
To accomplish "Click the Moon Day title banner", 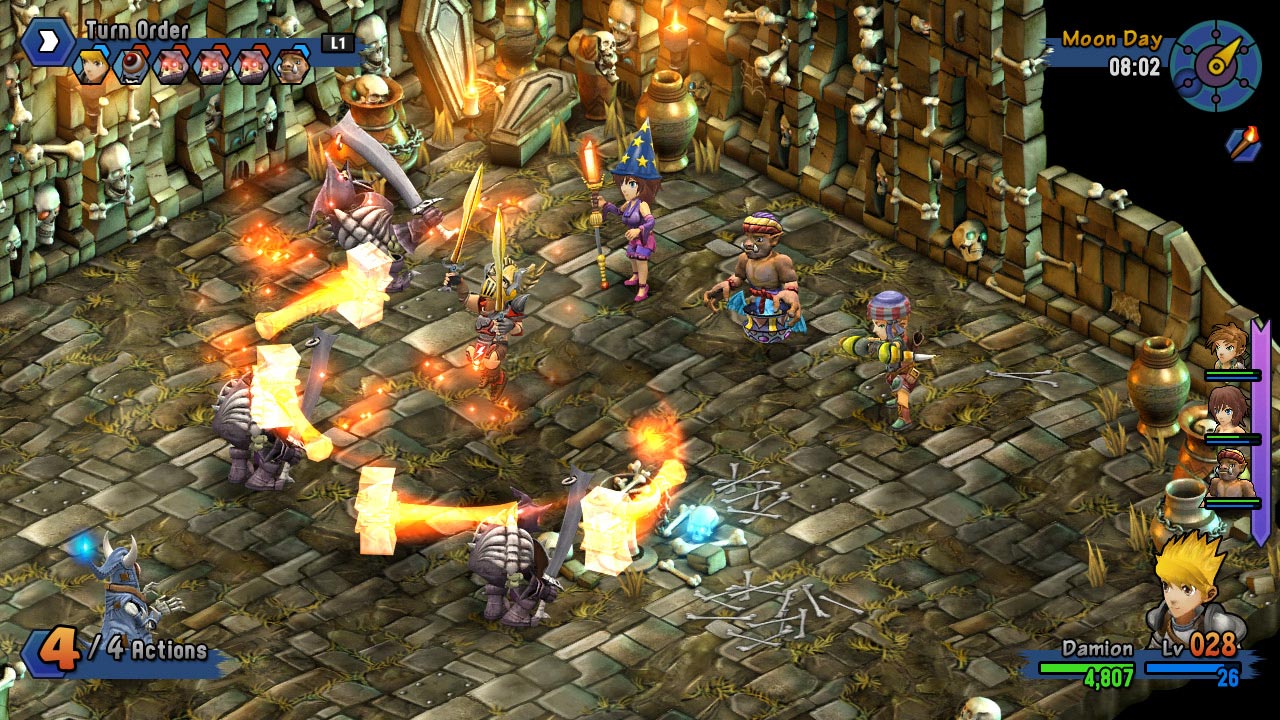I will coord(1110,40).
